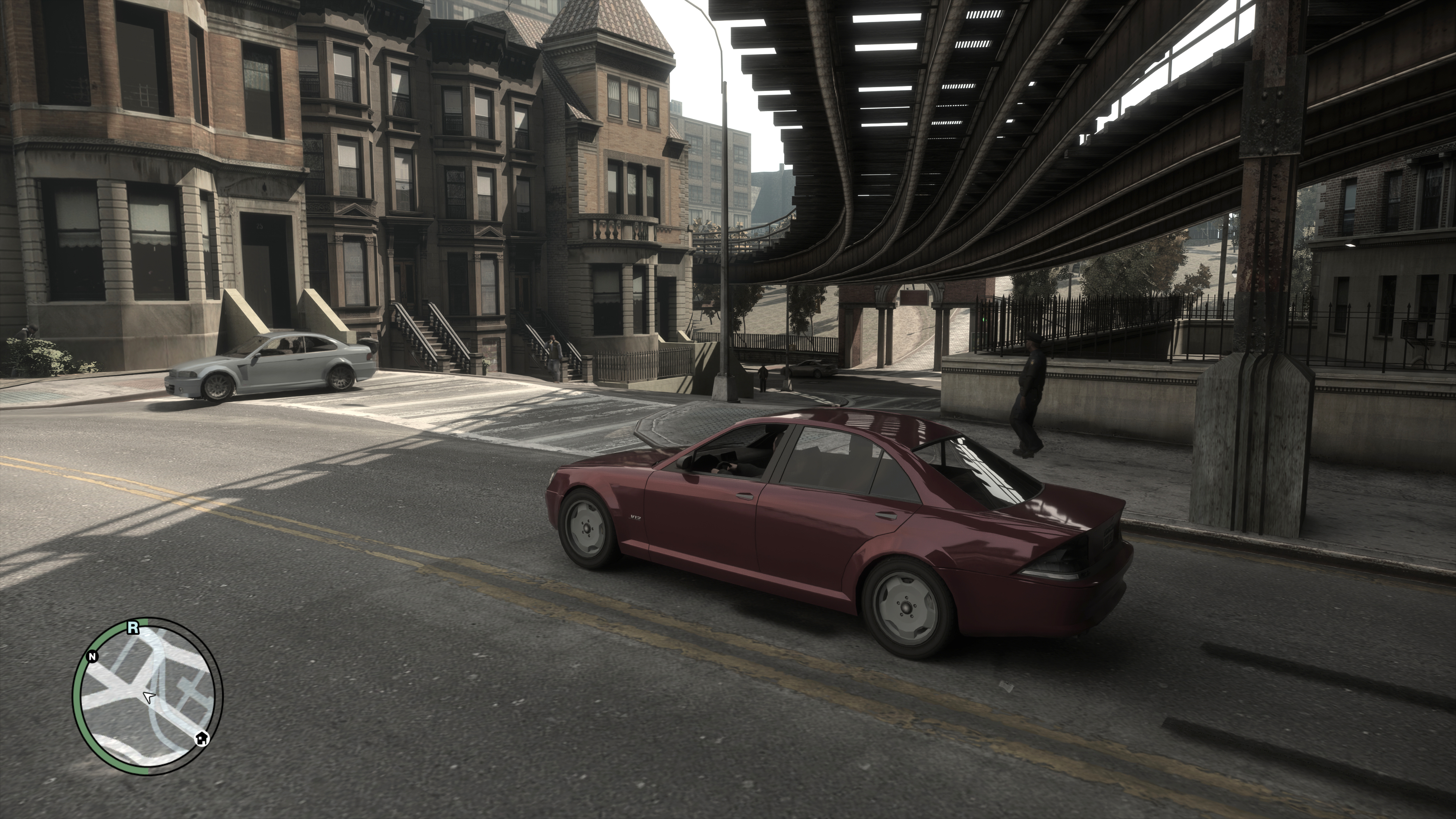The height and width of the screenshot is (819, 1456).
Task: Select the north N compass marker
Action: [x=92, y=656]
